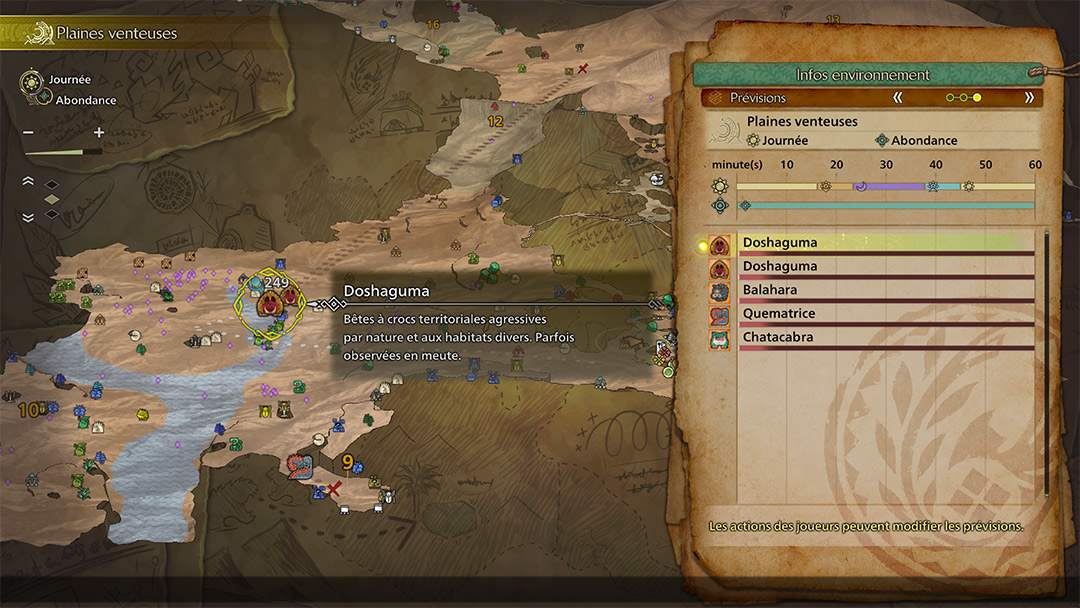Image resolution: width=1080 pixels, height=608 pixels.
Task: Move up one map layer
Action: (x=28, y=181)
